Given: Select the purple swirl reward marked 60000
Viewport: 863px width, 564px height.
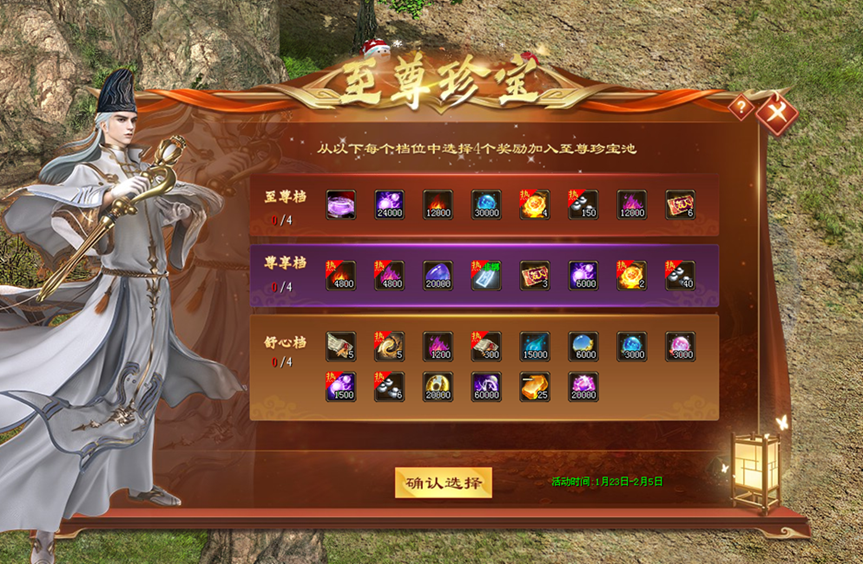Looking at the screenshot, I should 486,387.
